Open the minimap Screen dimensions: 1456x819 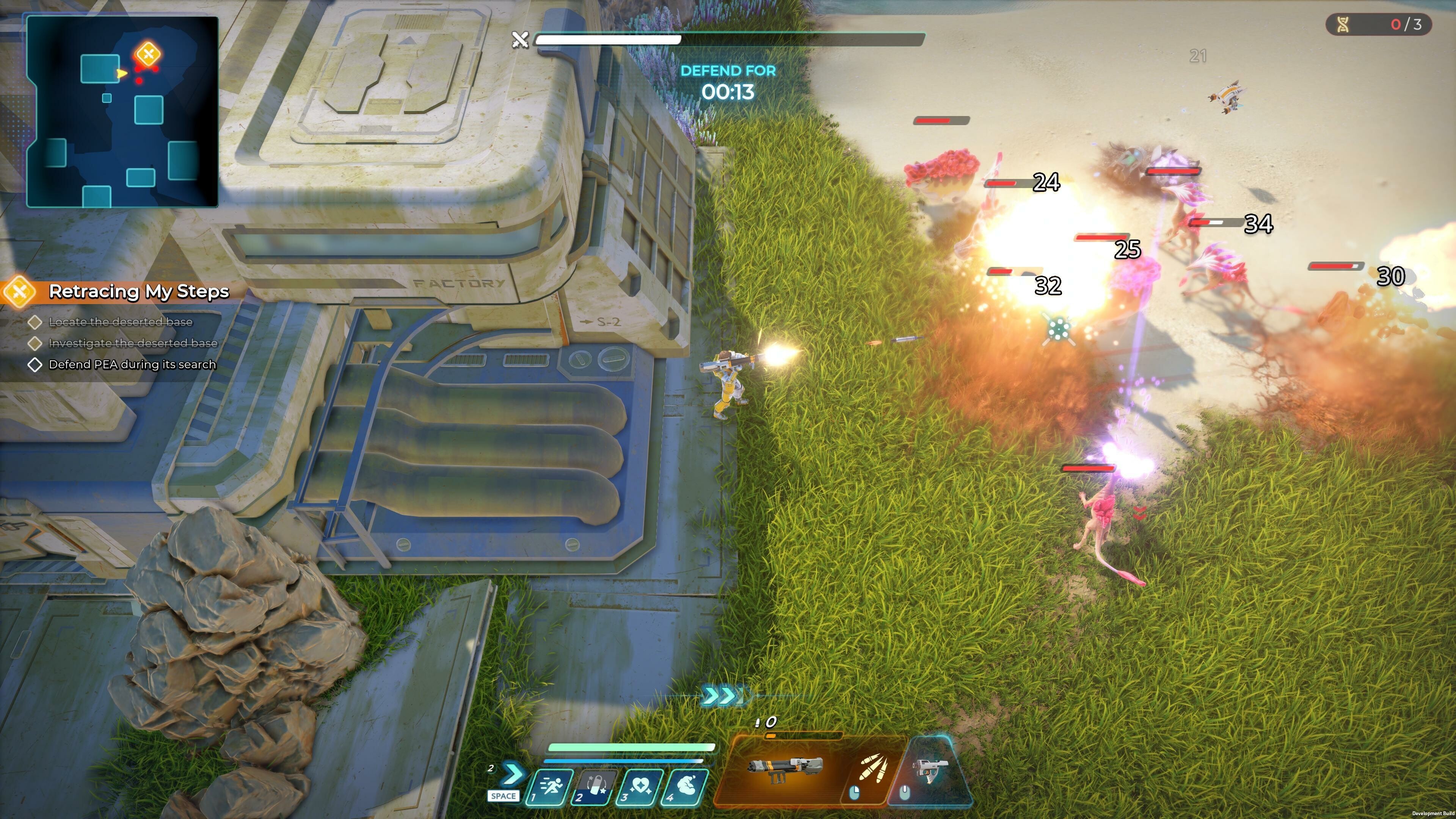[x=122, y=111]
